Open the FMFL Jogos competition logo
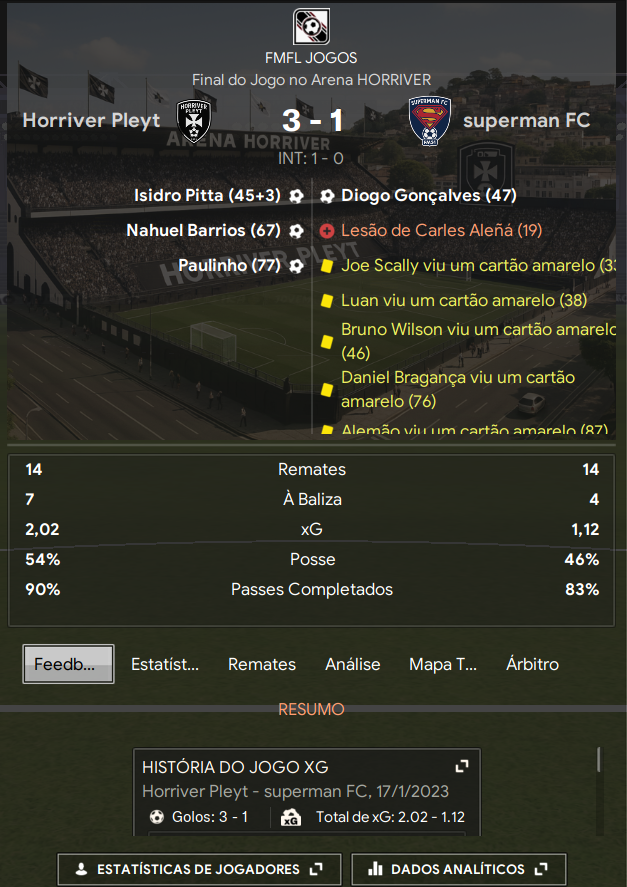The width and height of the screenshot is (627, 887). [x=312, y=27]
